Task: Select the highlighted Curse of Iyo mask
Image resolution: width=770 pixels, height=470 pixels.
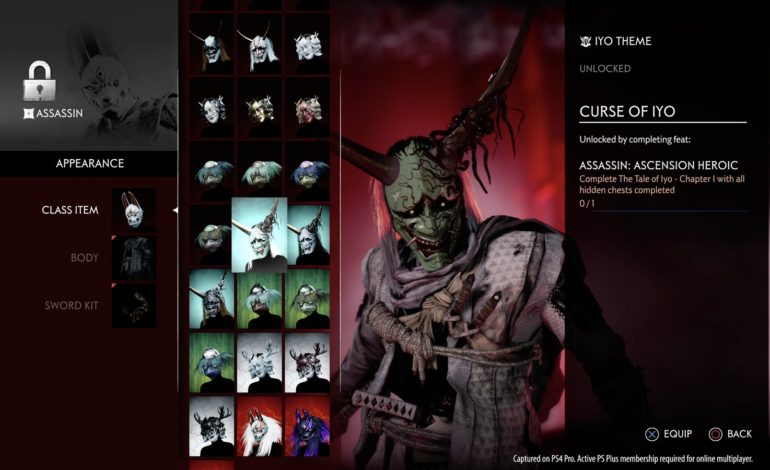Action: [259, 234]
